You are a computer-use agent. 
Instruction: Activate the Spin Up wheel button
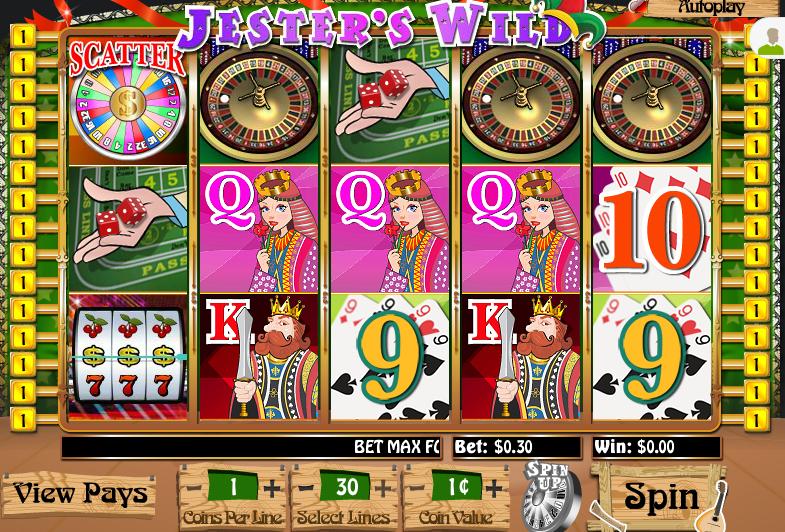pyautogui.click(x=549, y=494)
